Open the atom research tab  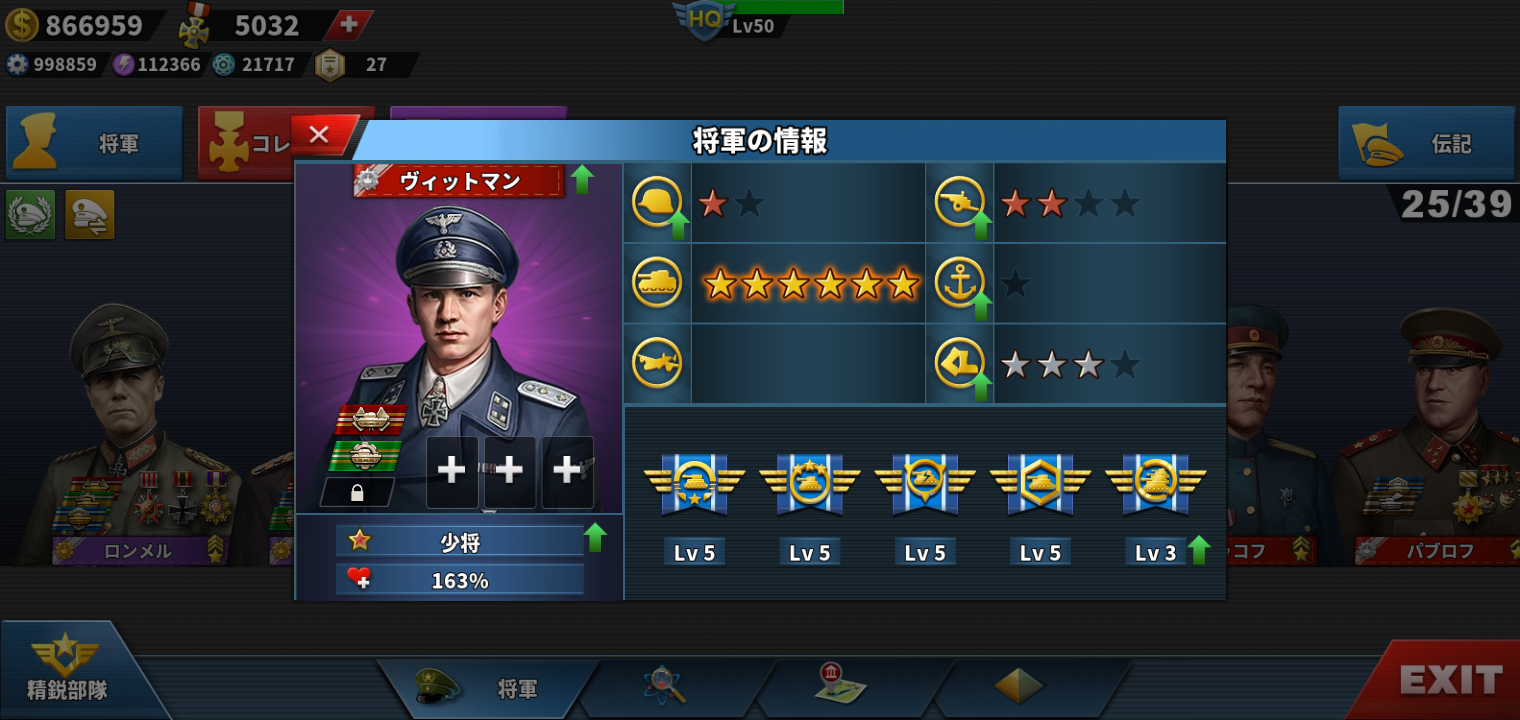coord(663,686)
